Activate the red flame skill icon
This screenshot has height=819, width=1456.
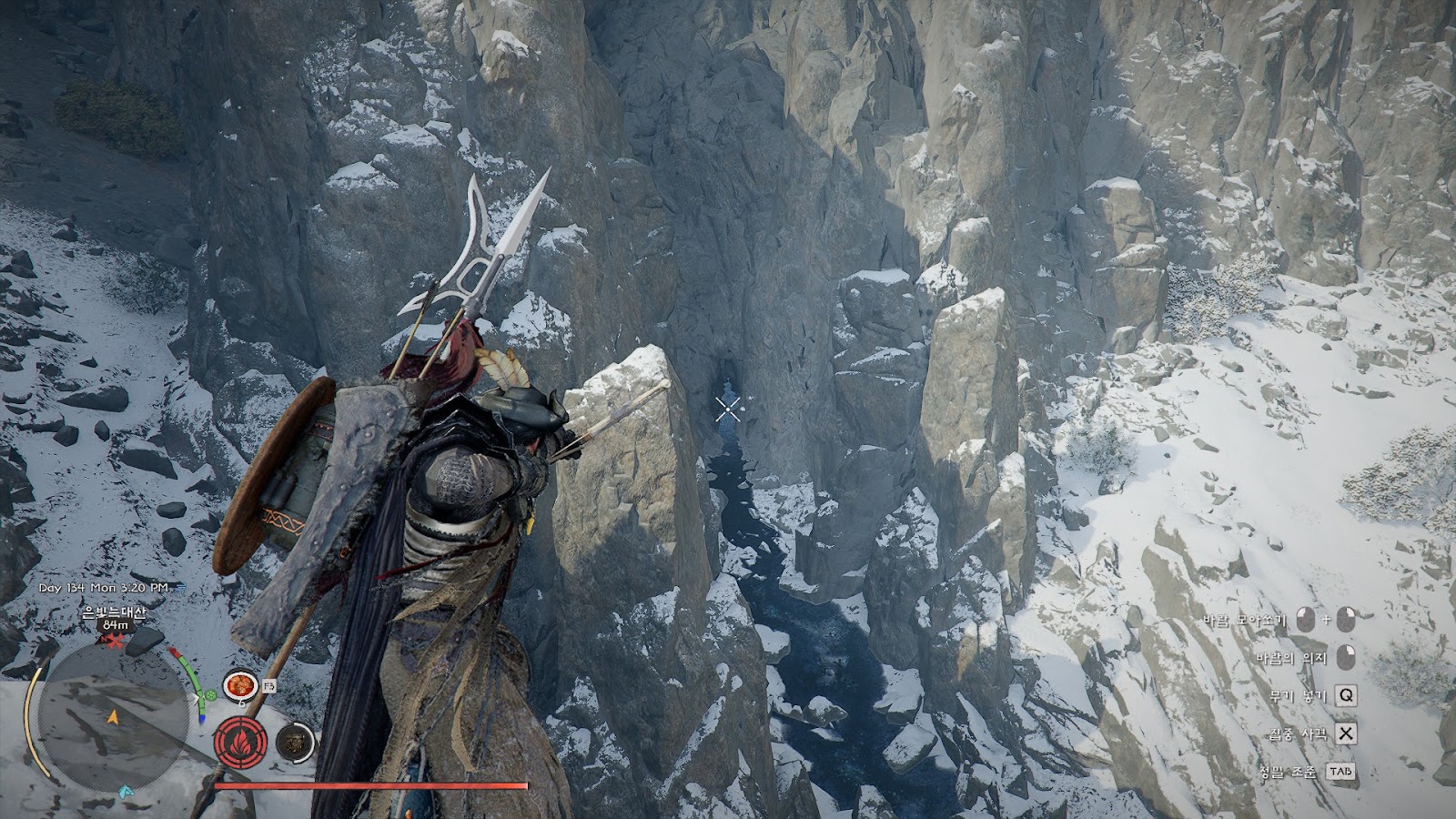tap(241, 742)
